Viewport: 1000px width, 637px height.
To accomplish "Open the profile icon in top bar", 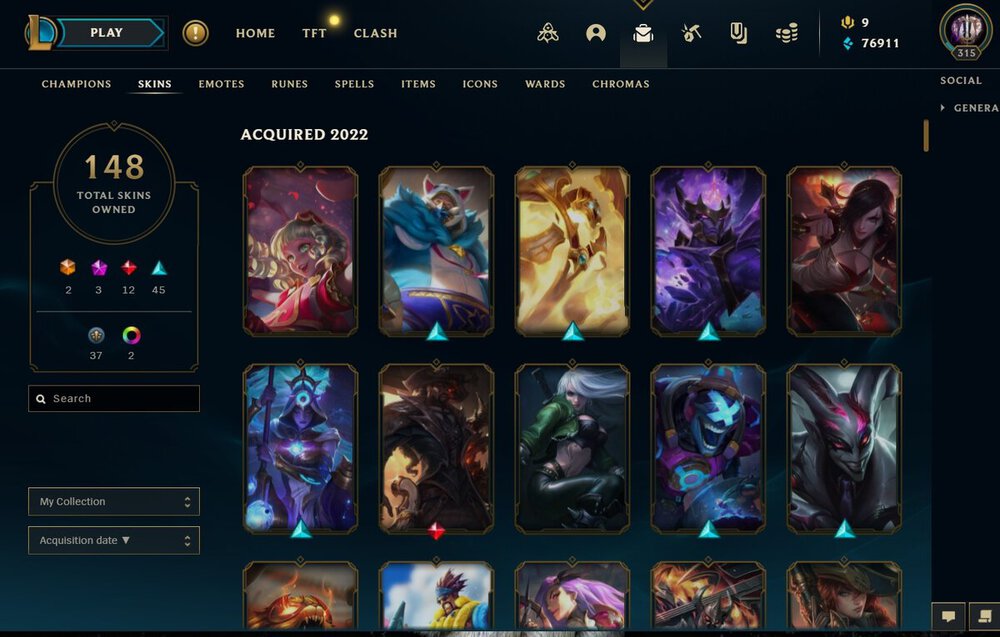I will tap(596, 34).
